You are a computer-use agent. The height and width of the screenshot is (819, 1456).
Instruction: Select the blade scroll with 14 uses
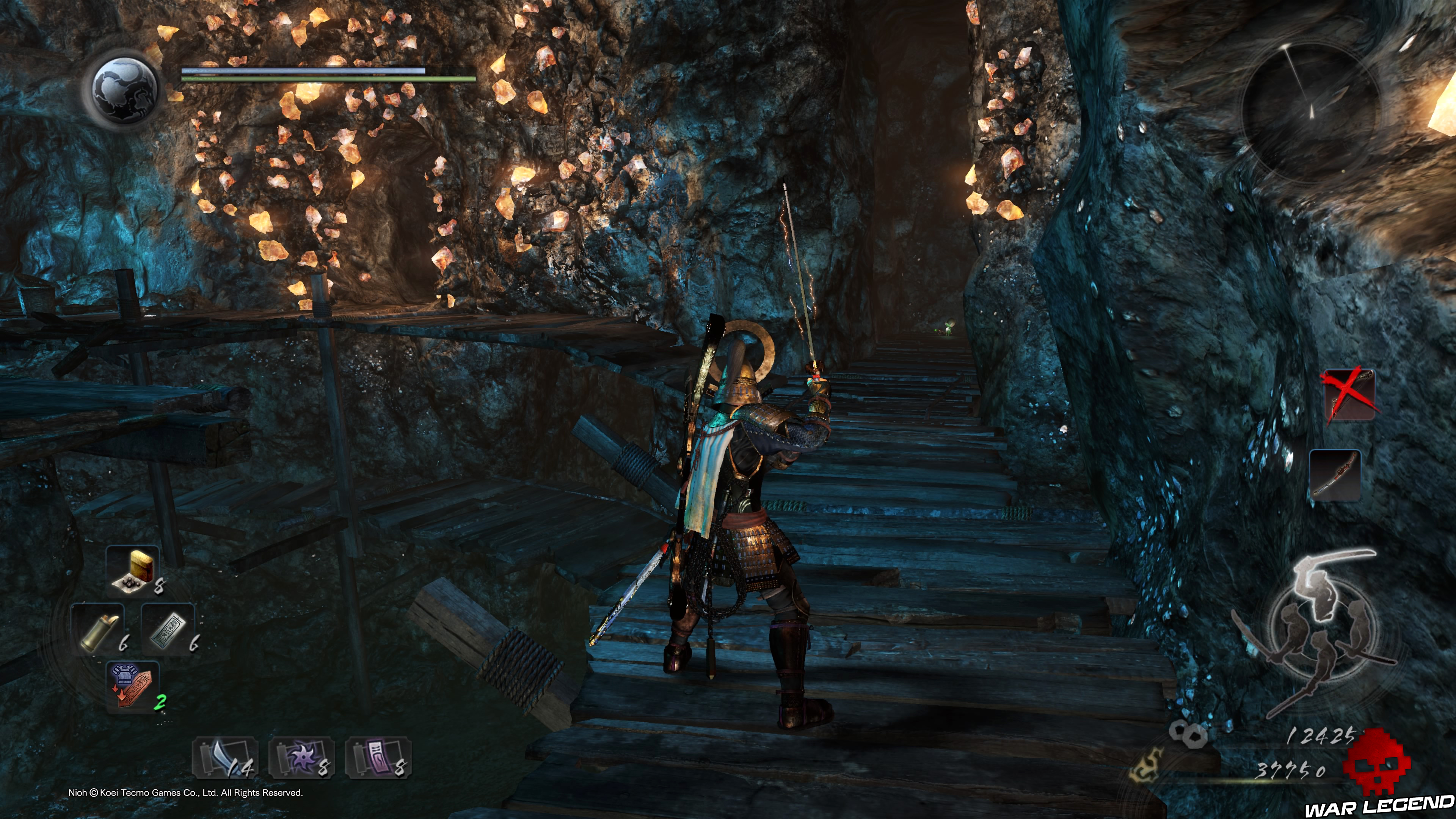coord(225,758)
